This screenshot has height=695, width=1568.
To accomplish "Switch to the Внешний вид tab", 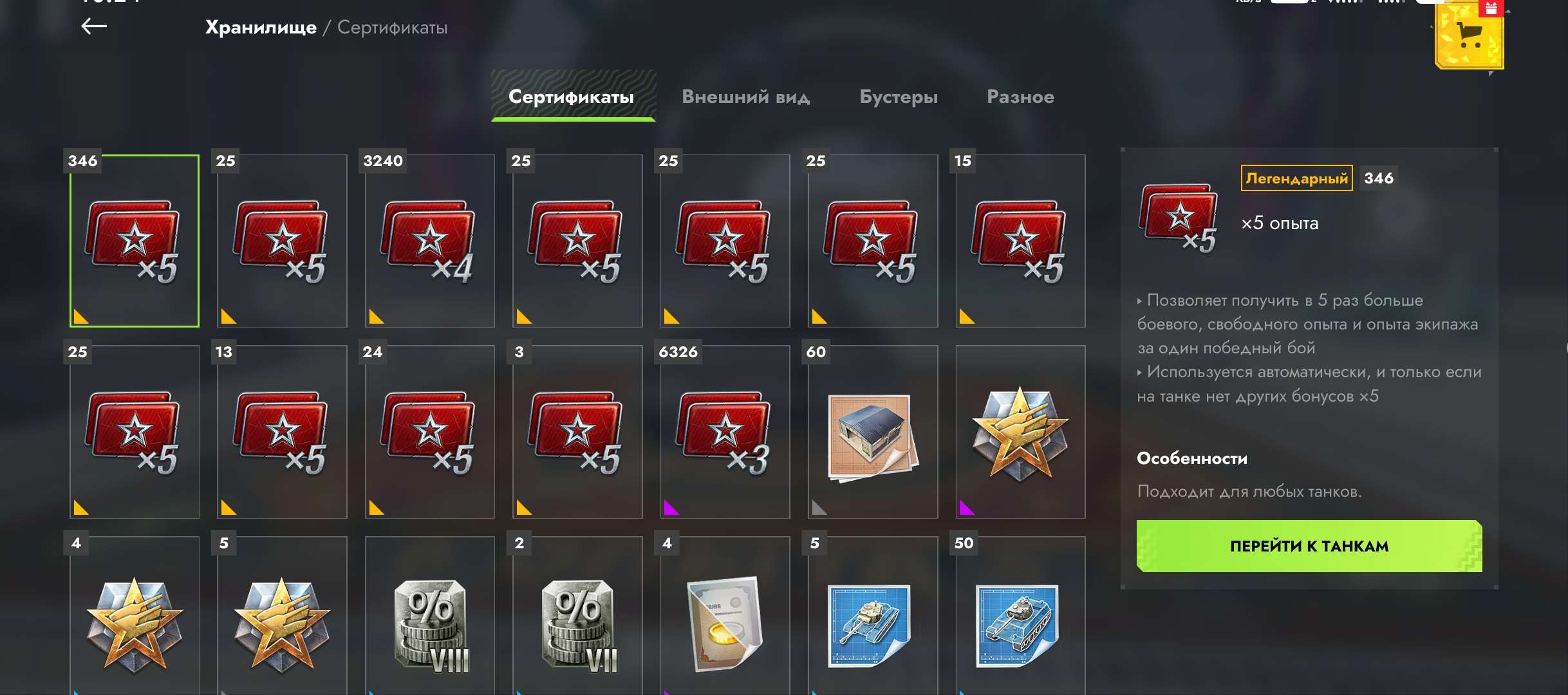I will pyautogui.click(x=745, y=97).
